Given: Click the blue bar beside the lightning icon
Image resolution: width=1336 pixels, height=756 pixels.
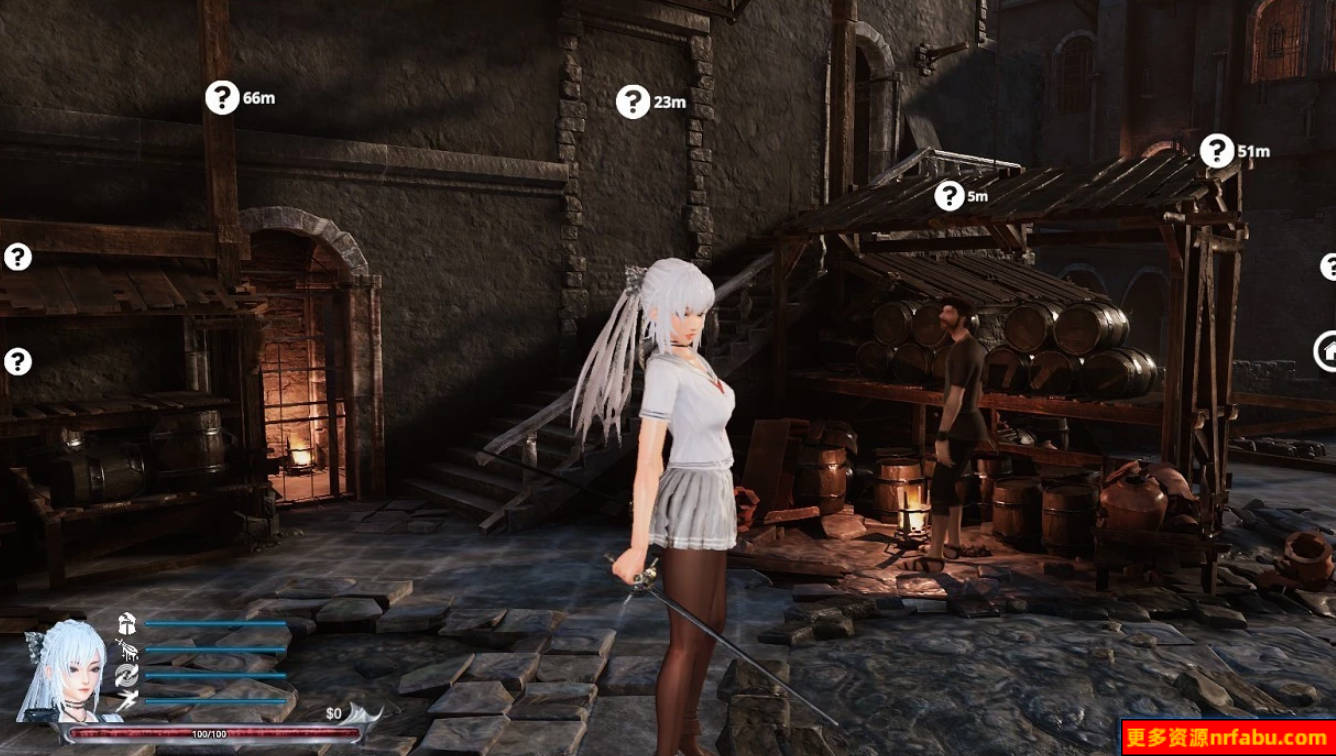Looking at the screenshot, I should coord(215,701).
